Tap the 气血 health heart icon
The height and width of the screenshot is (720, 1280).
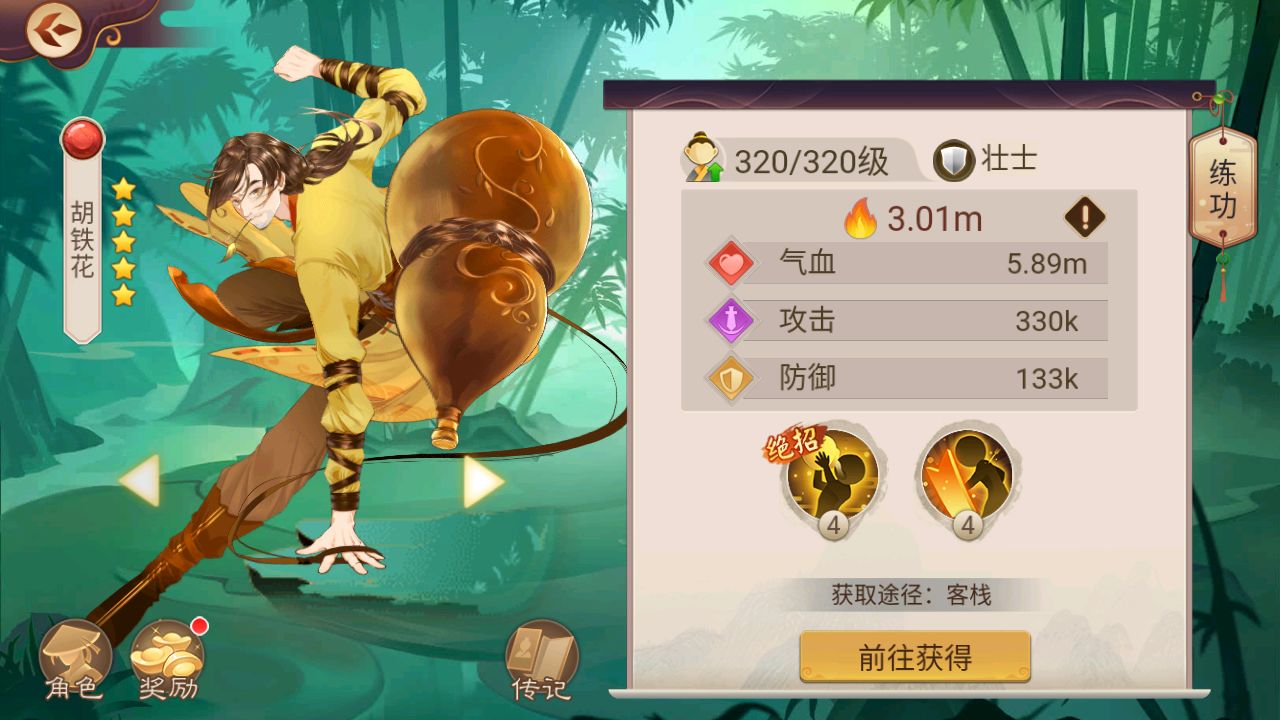730,262
